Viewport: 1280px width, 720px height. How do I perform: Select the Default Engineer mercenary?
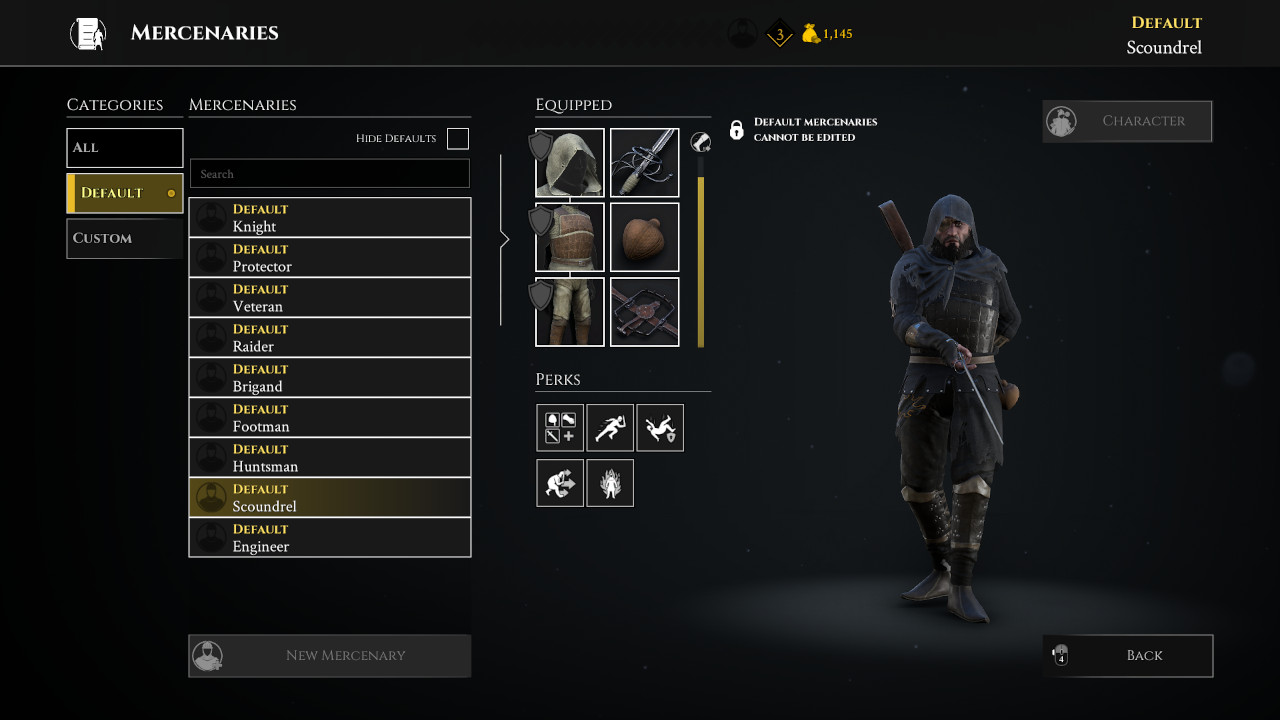click(x=330, y=538)
